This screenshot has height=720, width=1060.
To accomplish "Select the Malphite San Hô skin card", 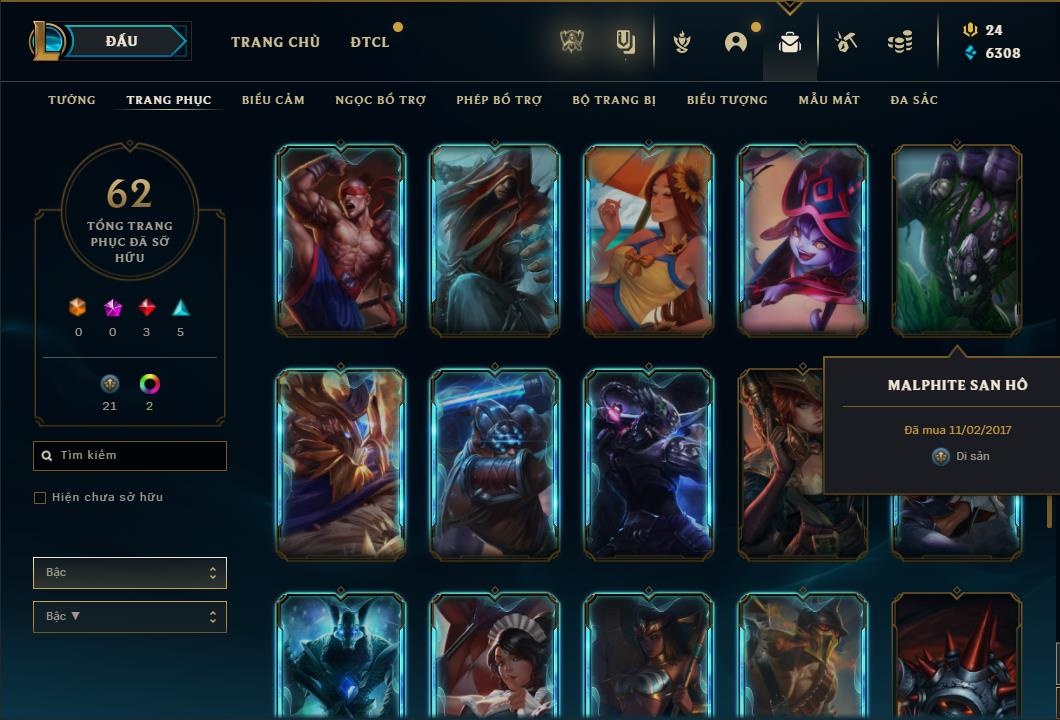I will tap(957, 240).
